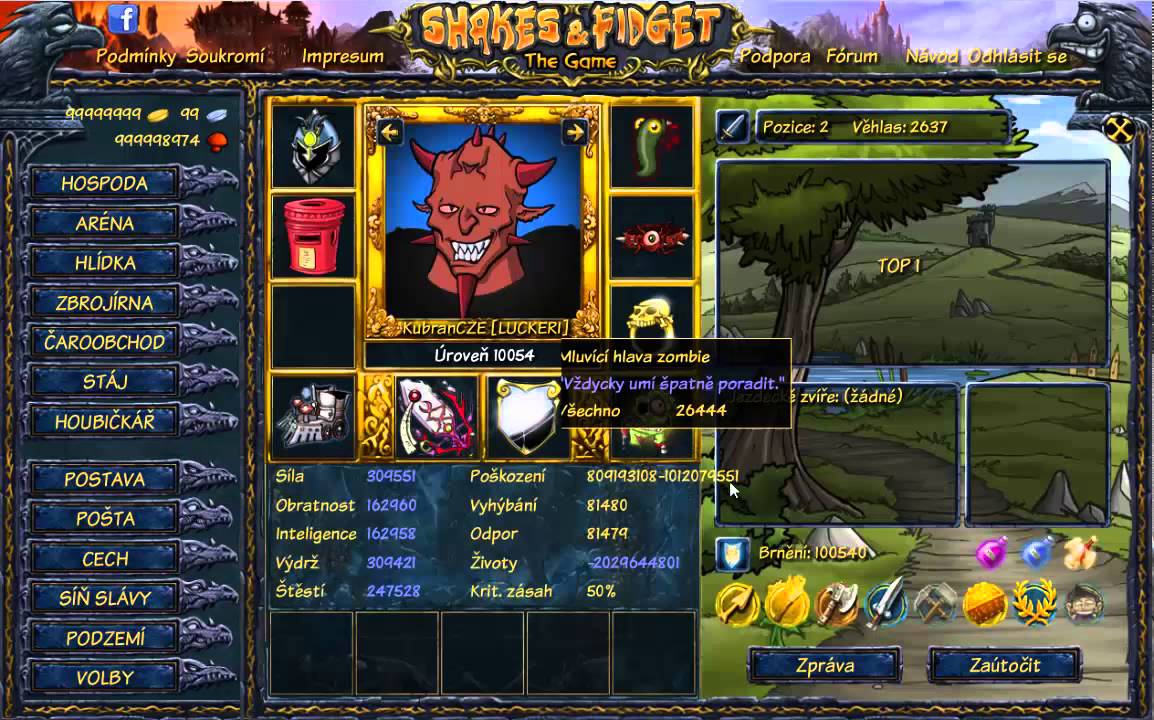This screenshot has width=1154, height=720.
Task: Visit the Čaroobchod magic shop
Action: (104, 342)
